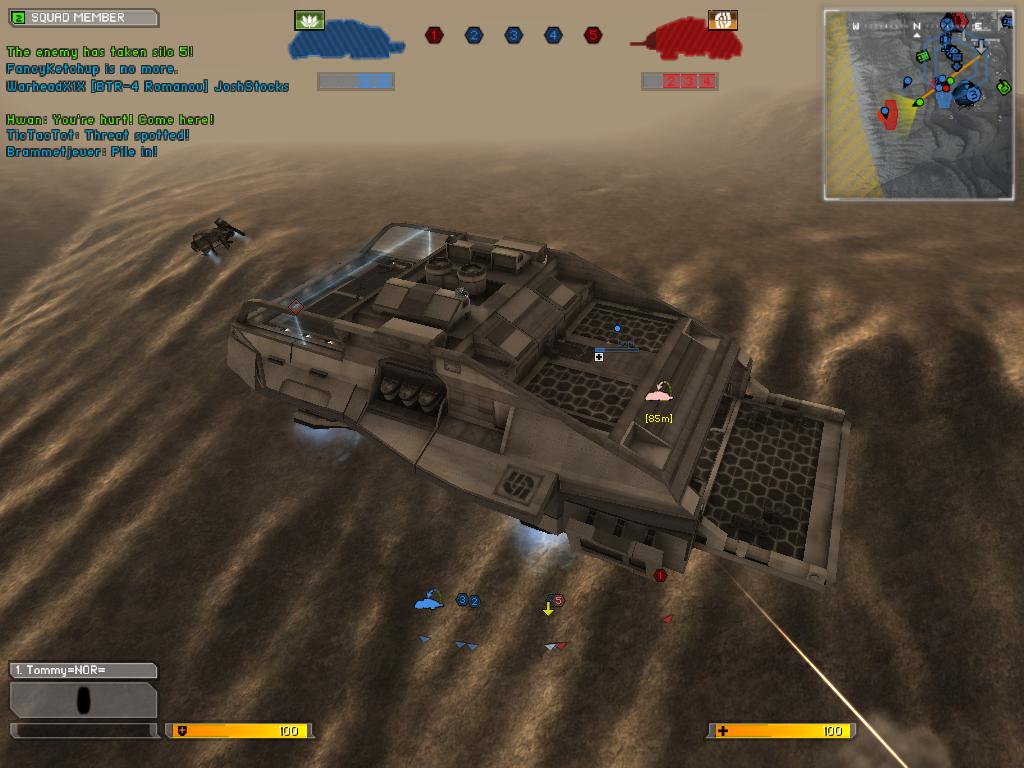Select the blue silo 2 indicator
Screen dimensions: 1024x768
[474, 36]
